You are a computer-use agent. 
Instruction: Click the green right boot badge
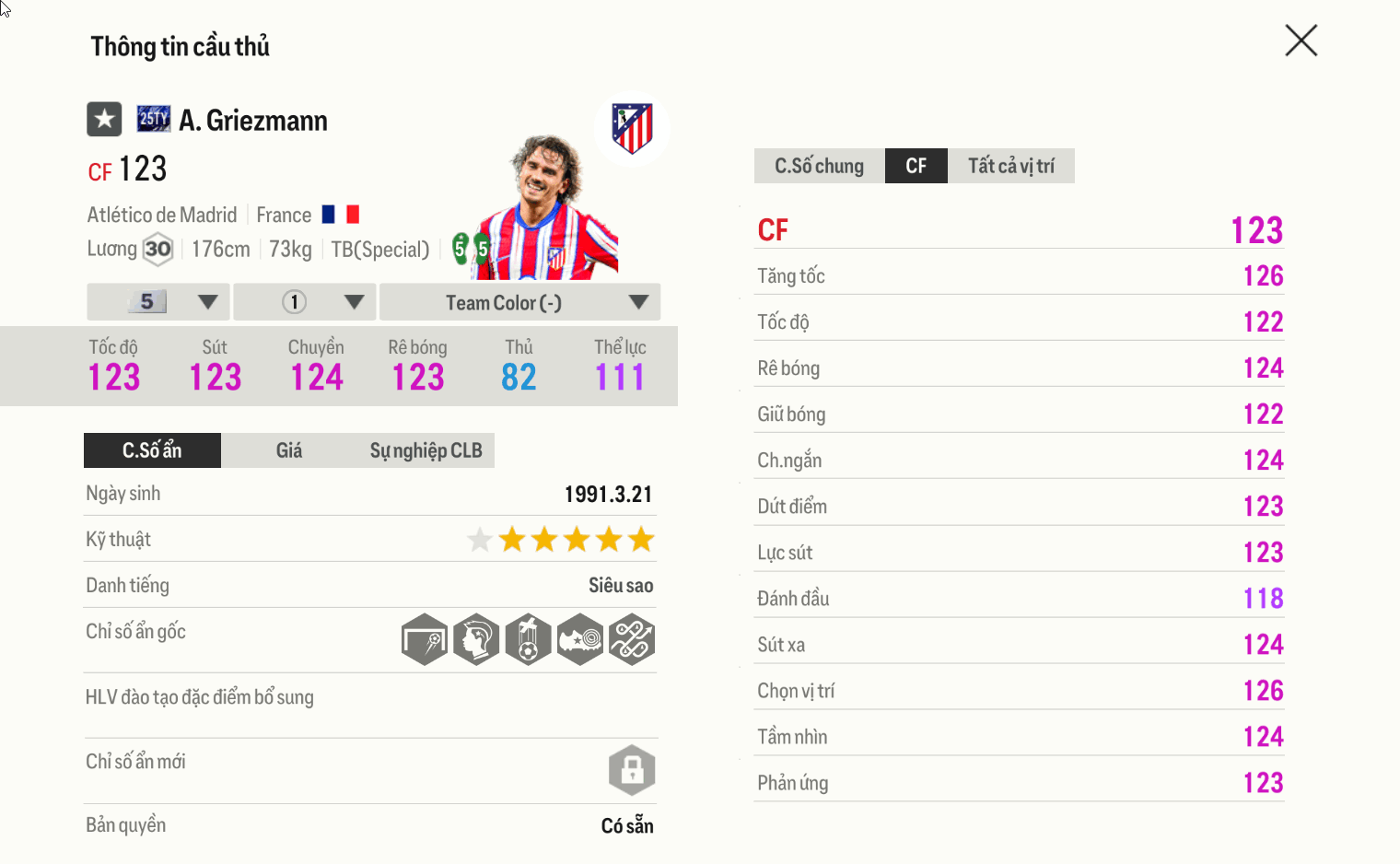[481, 249]
